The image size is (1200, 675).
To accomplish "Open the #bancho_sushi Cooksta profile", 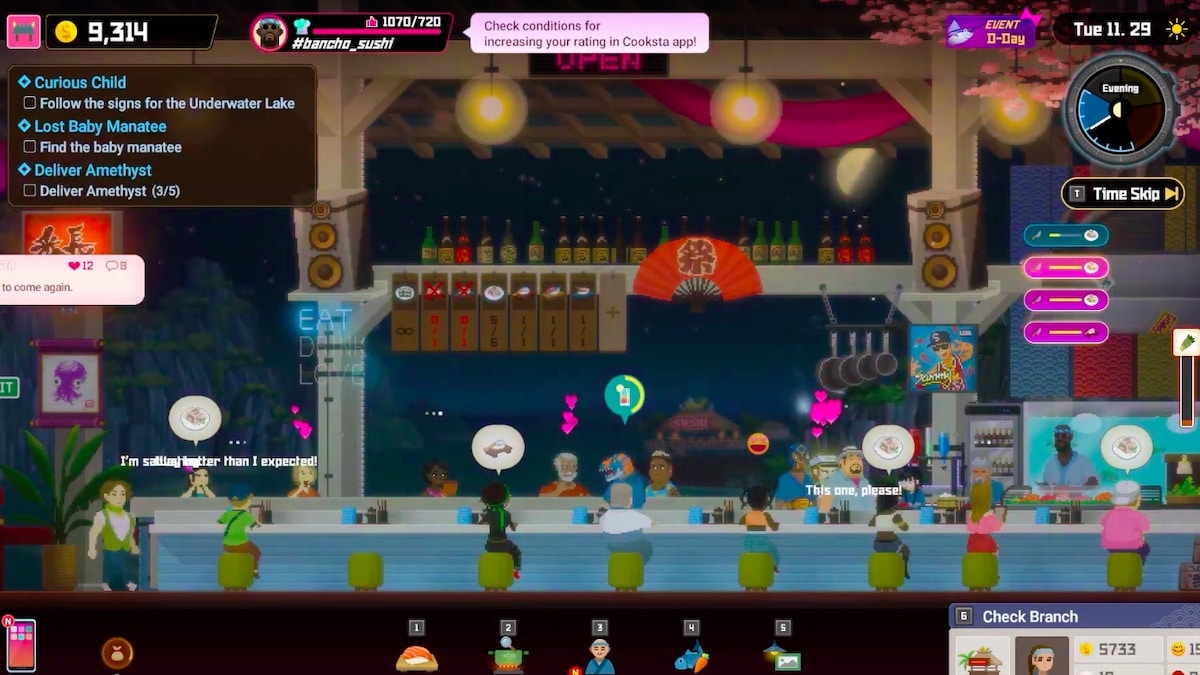I will click(350, 32).
